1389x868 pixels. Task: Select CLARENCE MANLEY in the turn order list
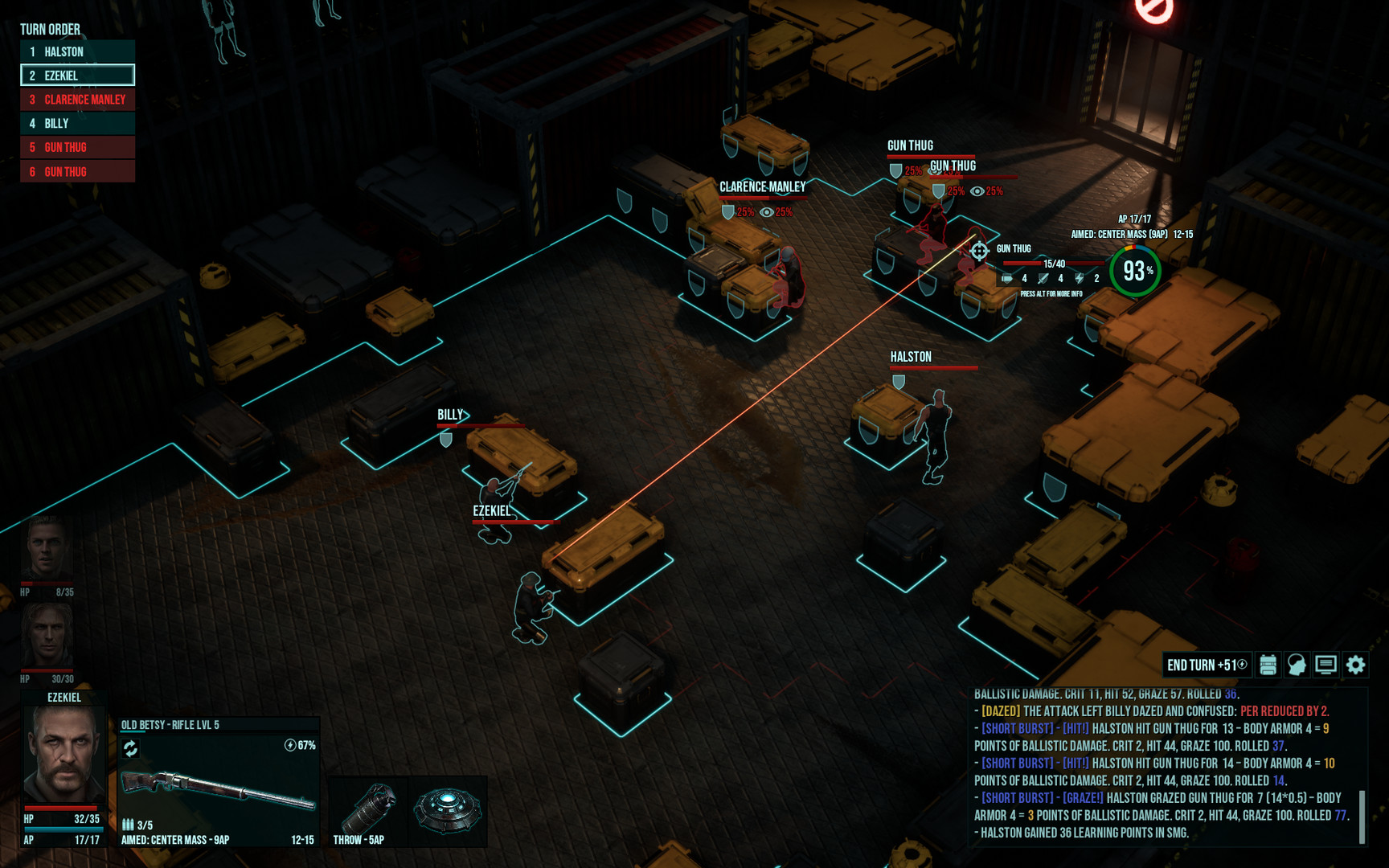pyautogui.click(x=78, y=100)
